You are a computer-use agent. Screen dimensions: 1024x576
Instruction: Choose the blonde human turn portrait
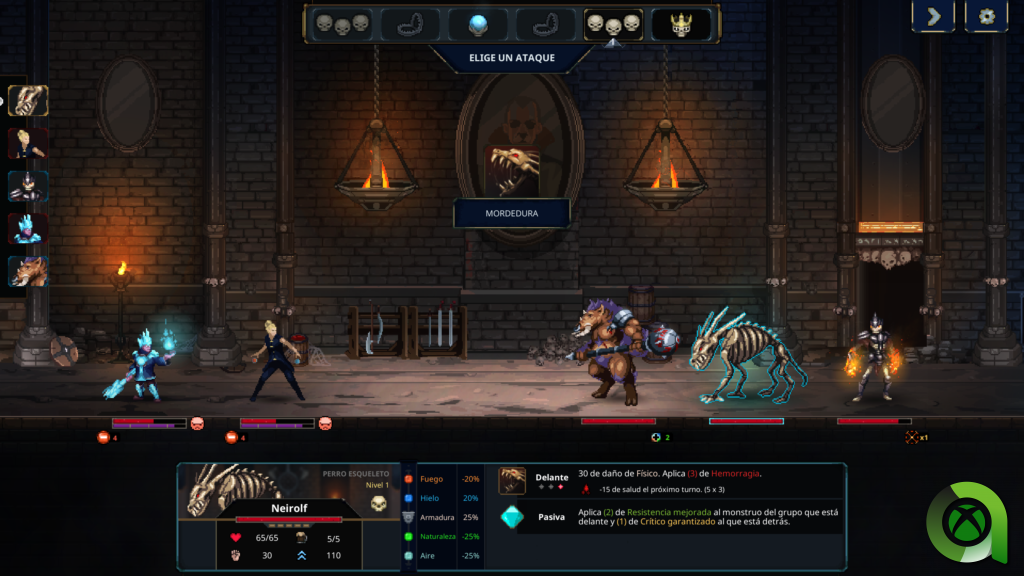click(x=28, y=143)
